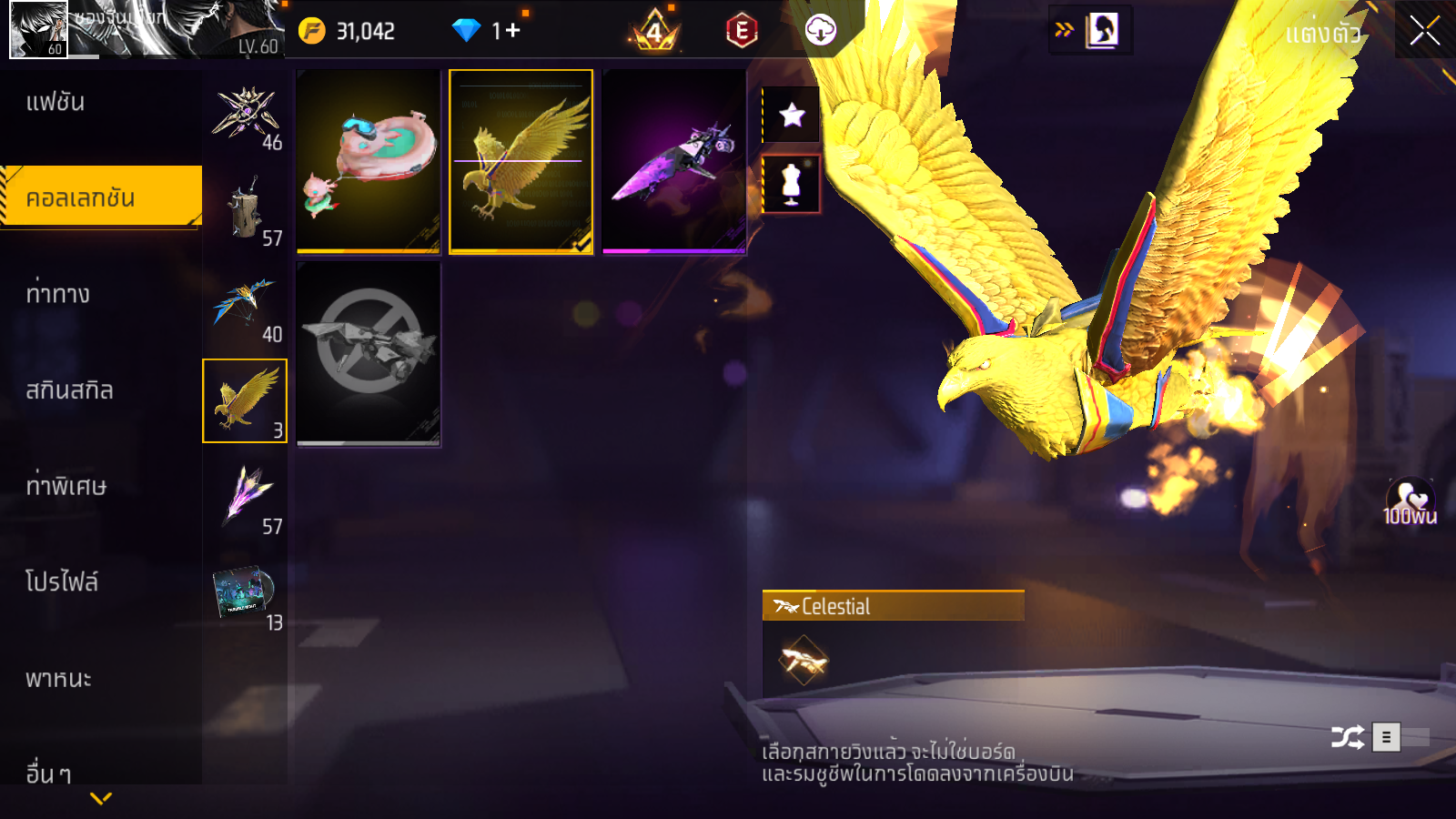Open the blue parachute subcategory with 40 items
Viewport: 1456px width, 819px height.
coord(244,307)
